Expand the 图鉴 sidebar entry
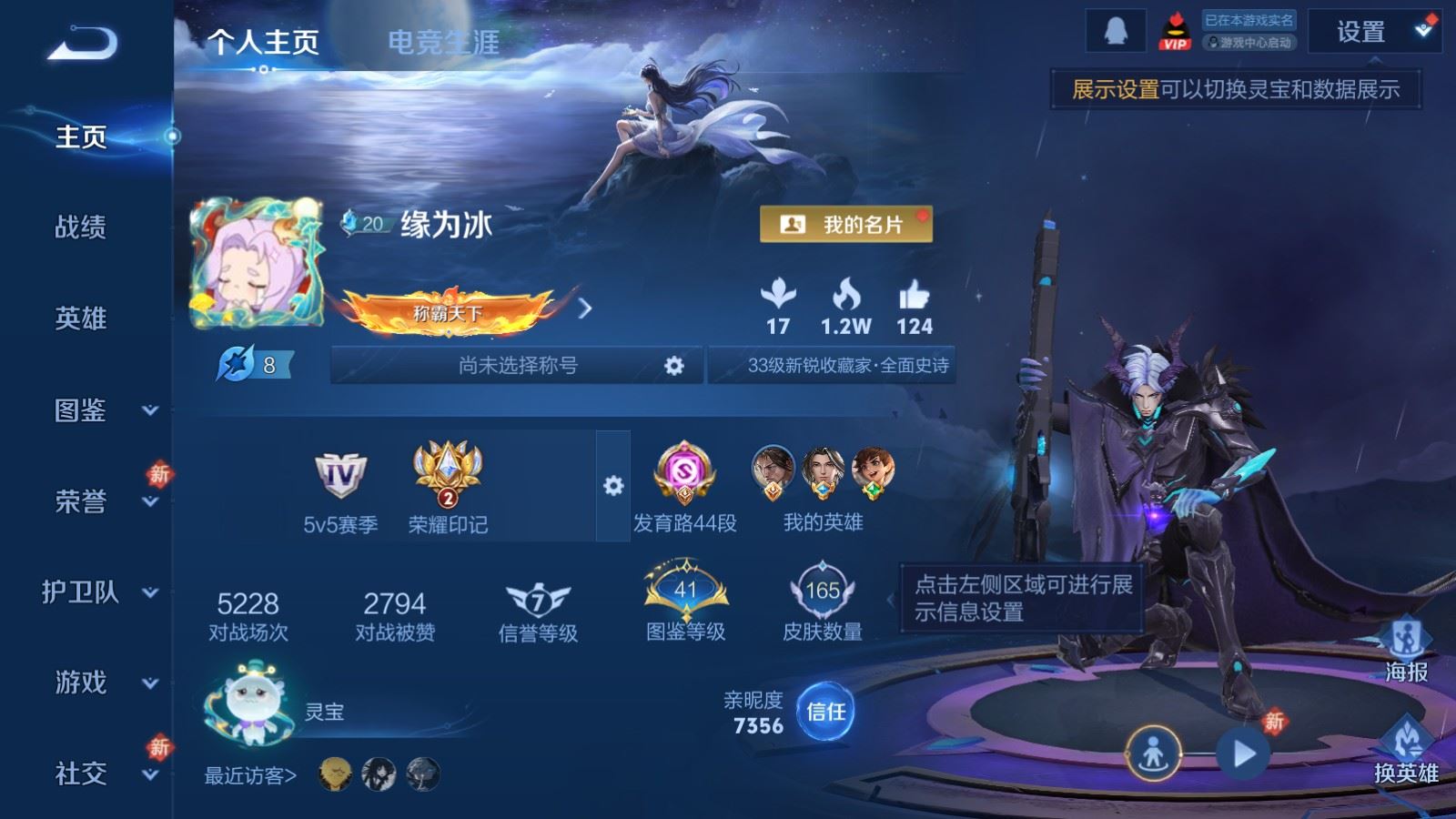The height and width of the screenshot is (819, 1456). [98, 410]
